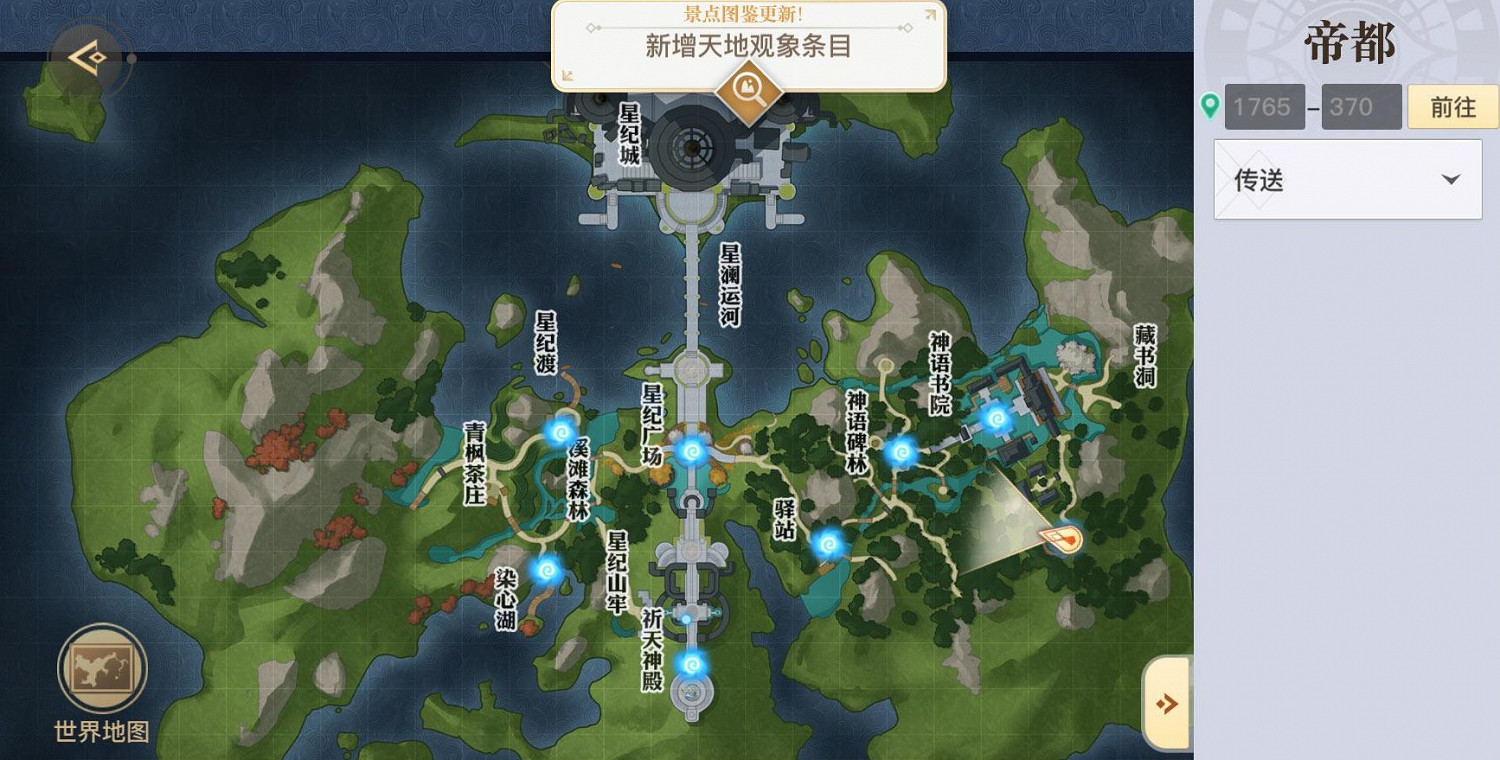Click the orange event marker with the search beam
The width and height of the screenshot is (1500, 760).
(1063, 540)
